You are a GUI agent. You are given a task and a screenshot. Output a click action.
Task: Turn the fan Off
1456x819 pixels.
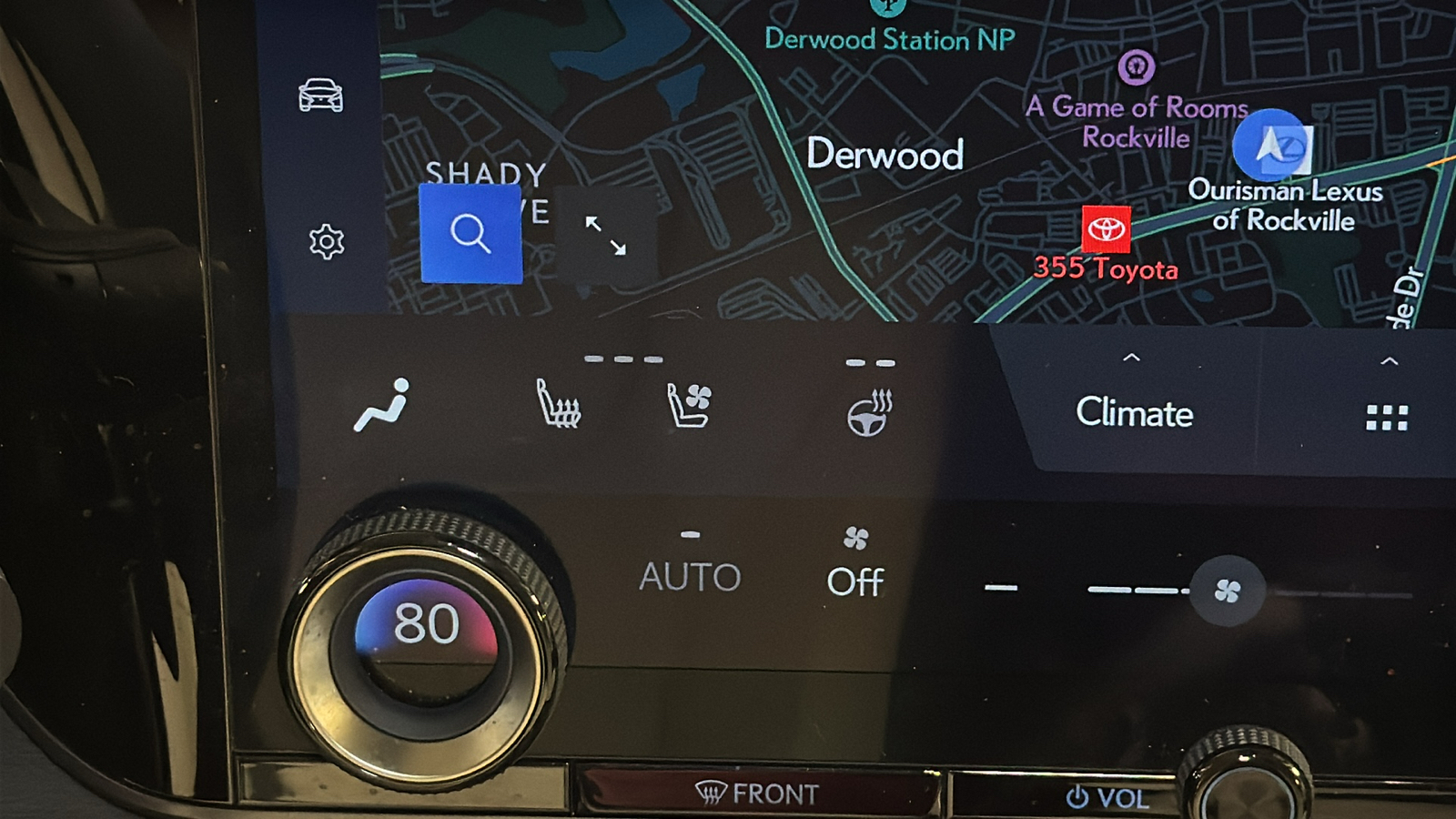855,580
